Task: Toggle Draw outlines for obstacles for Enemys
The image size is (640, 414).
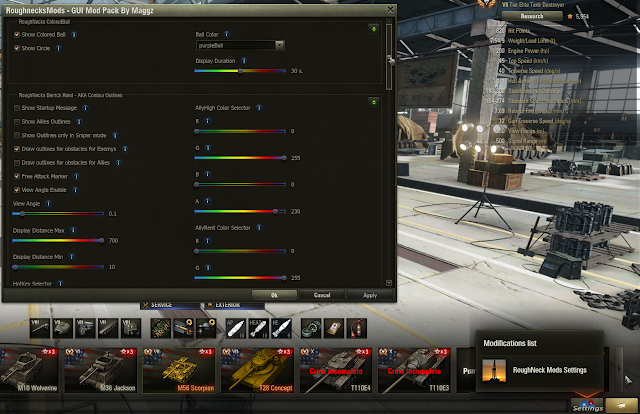Action: click(17, 148)
